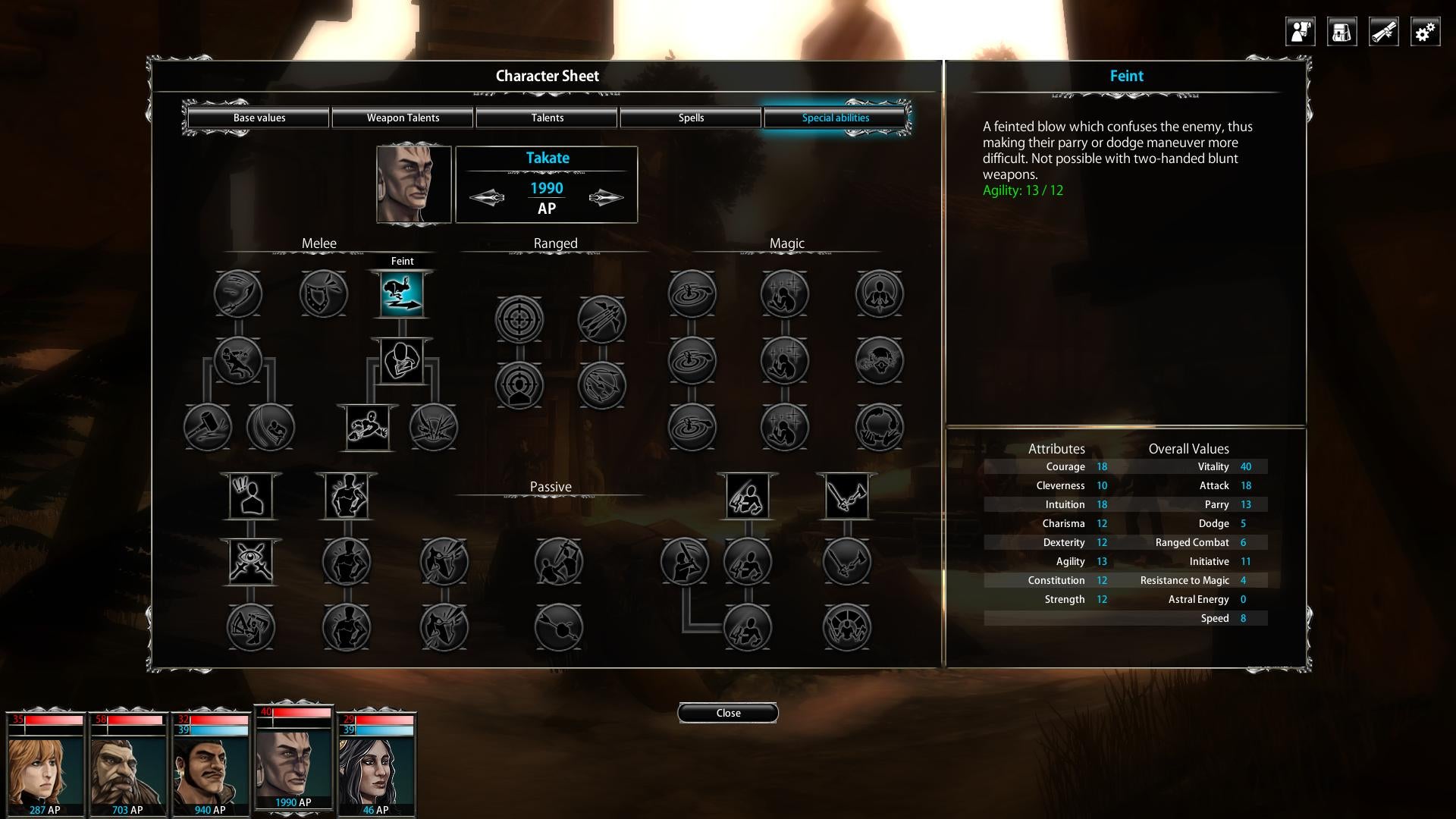This screenshot has height=819, width=1456.
Task: Click the wrestling ability below Feint
Action: coord(402,362)
